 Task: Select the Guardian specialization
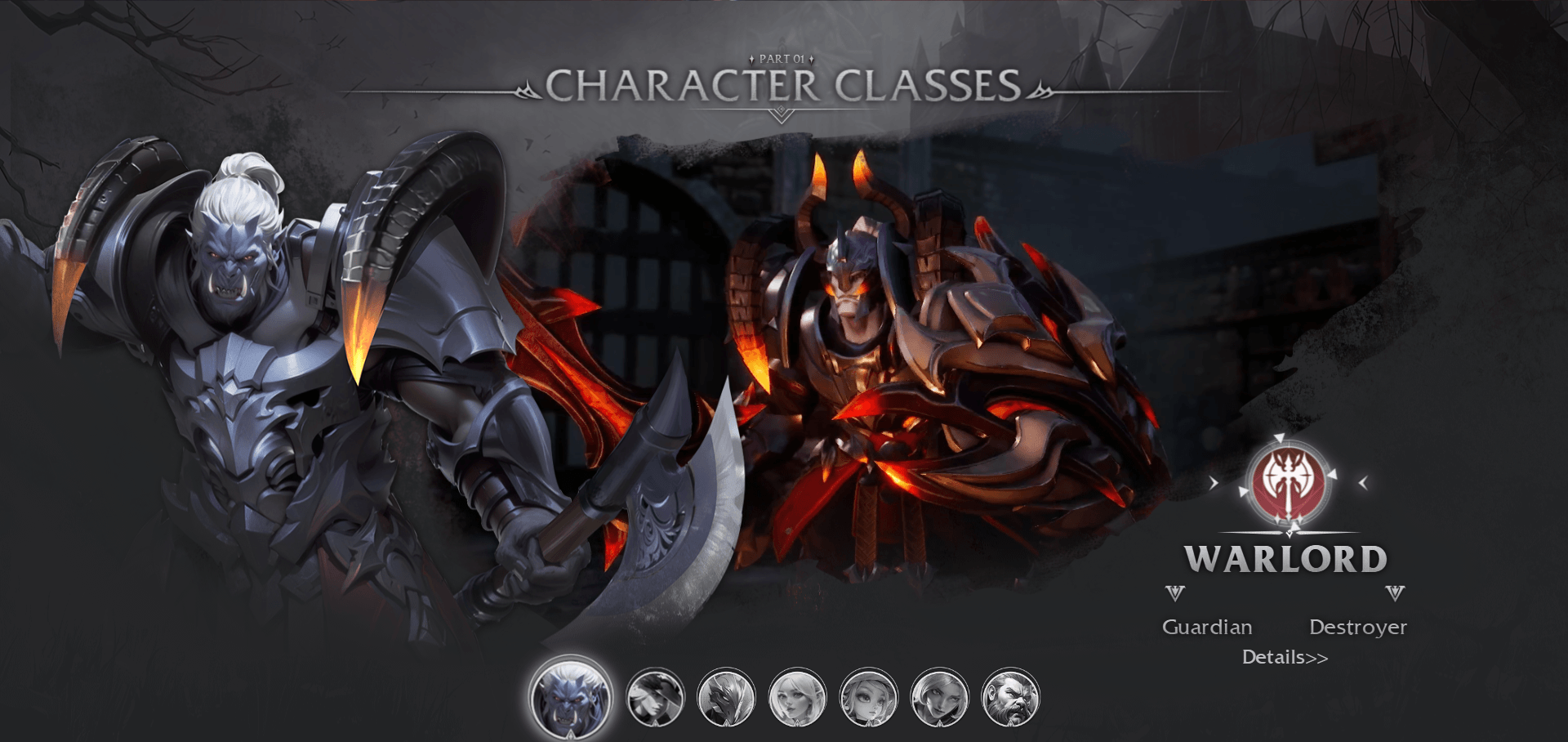[x=1208, y=627]
